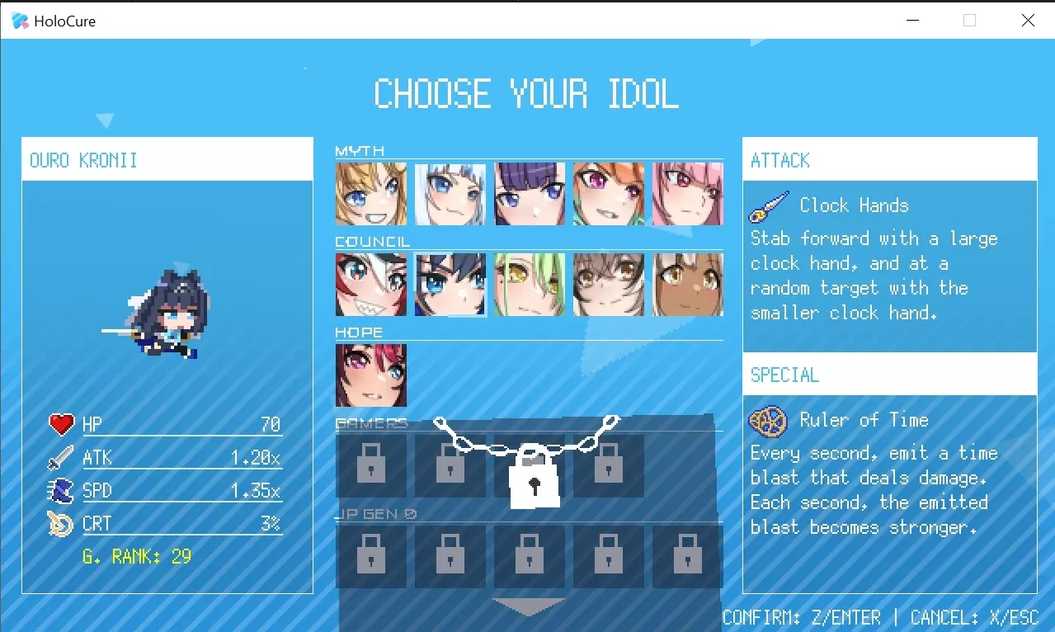Pick Ninomae Ina'nis, the purple-haired idol
Viewport: 1055px width, 632px height.
point(529,194)
